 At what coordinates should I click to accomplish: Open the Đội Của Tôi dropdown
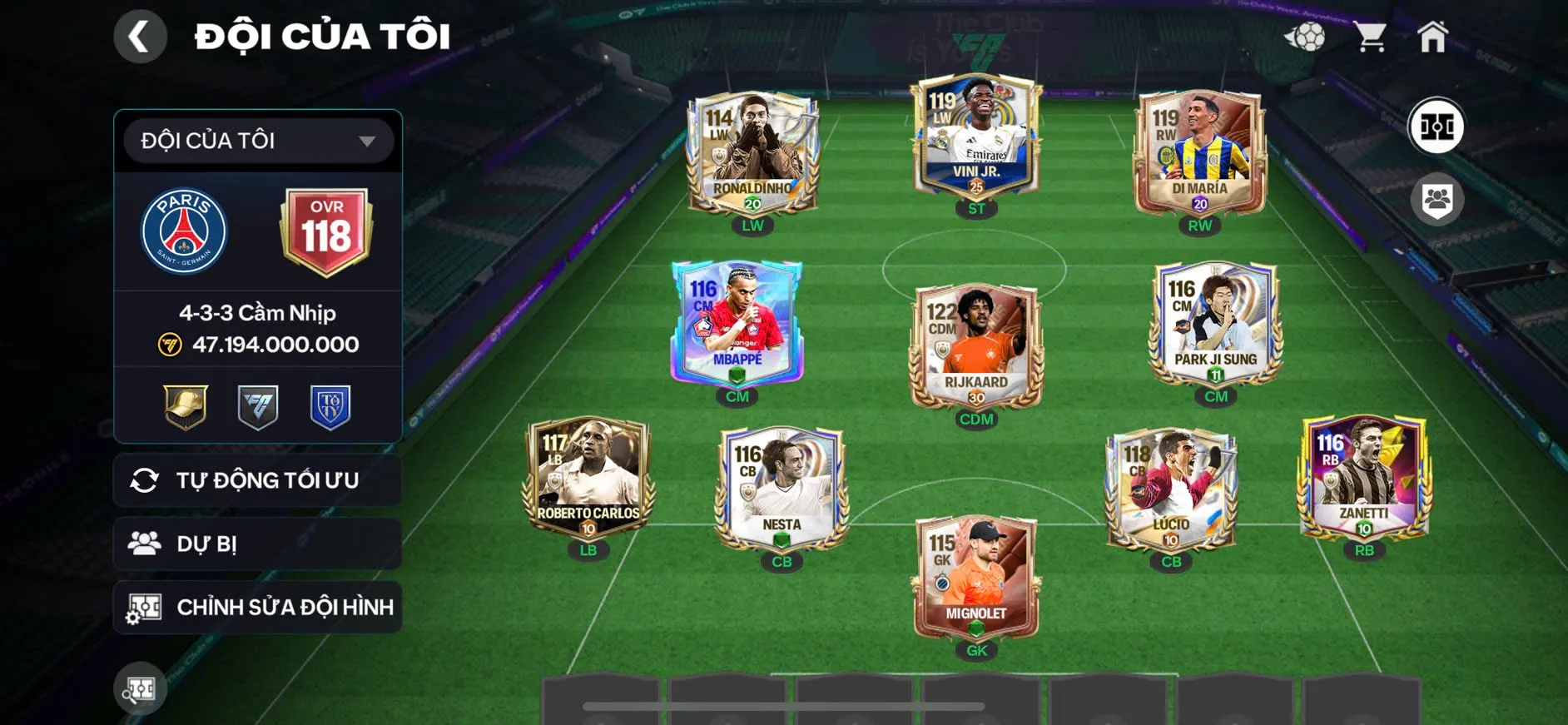tap(258, 141)
